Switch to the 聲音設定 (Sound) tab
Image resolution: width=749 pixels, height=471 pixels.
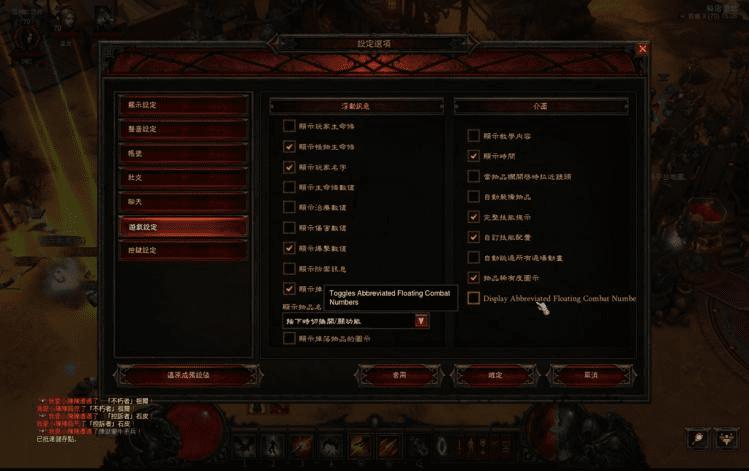click(x=181, y=129)
